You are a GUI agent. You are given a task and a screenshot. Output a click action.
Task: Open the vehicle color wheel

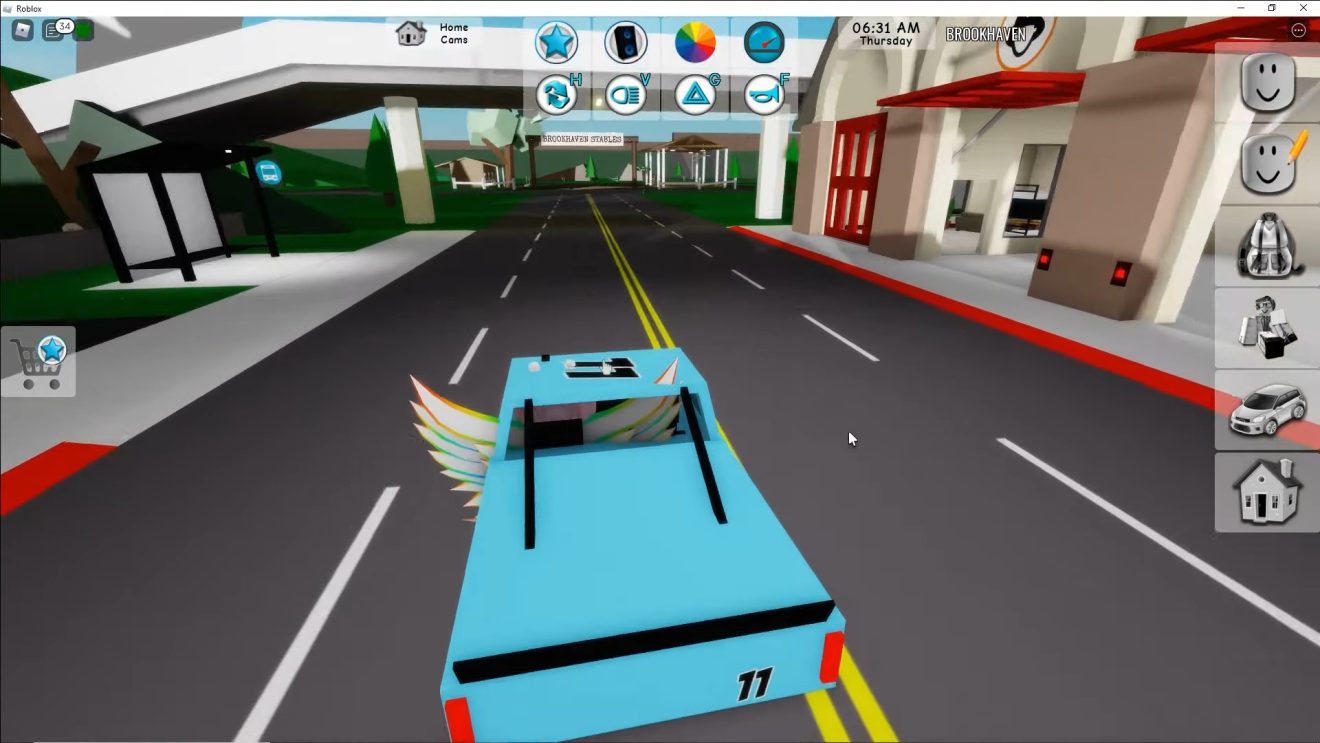695,43
